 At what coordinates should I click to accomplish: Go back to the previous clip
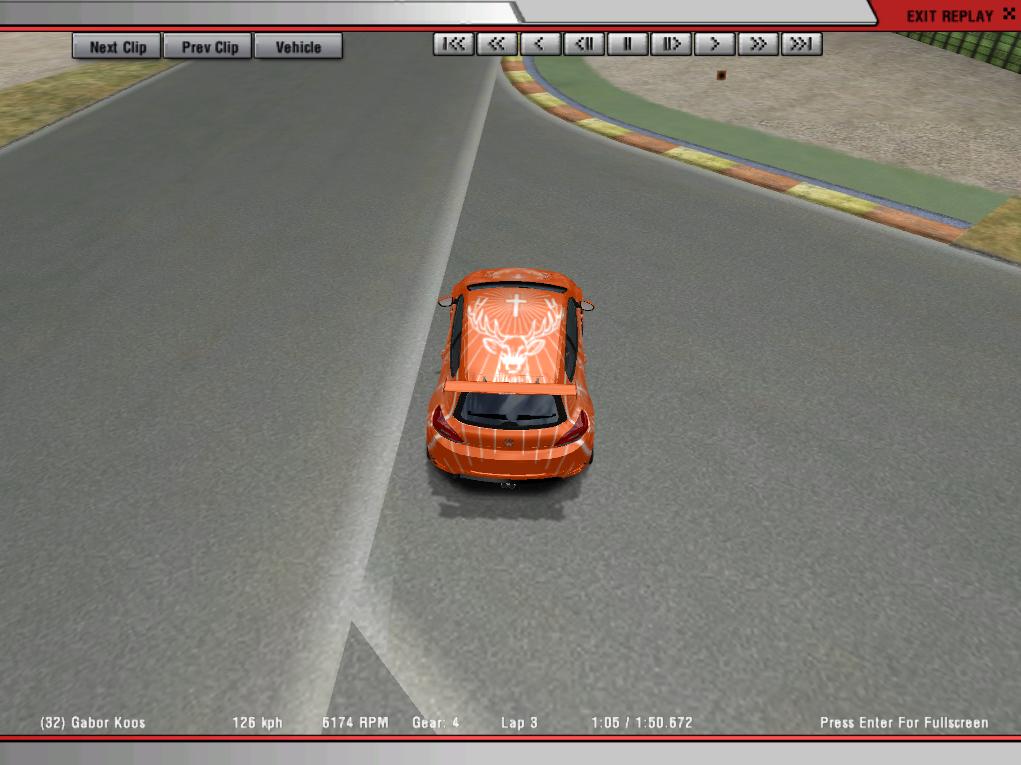[210, 47]
